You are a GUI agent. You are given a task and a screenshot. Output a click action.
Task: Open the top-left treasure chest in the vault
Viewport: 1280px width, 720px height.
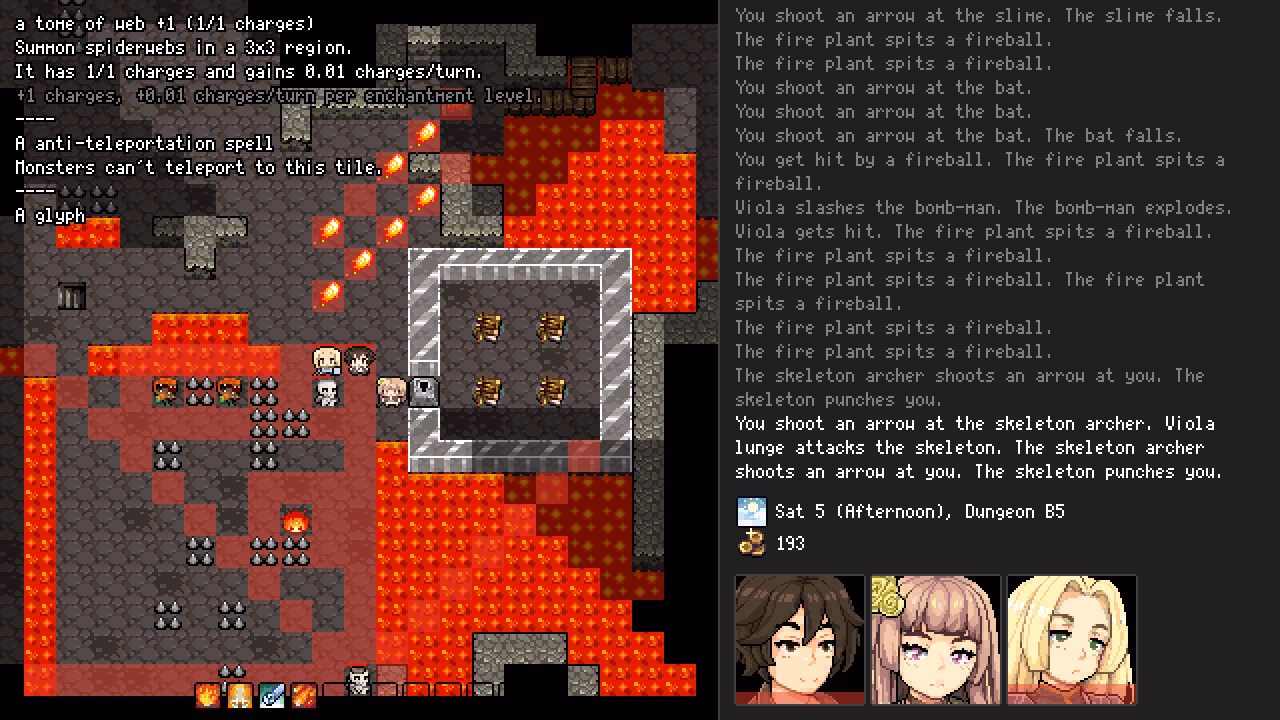click(x=488, y=327)
